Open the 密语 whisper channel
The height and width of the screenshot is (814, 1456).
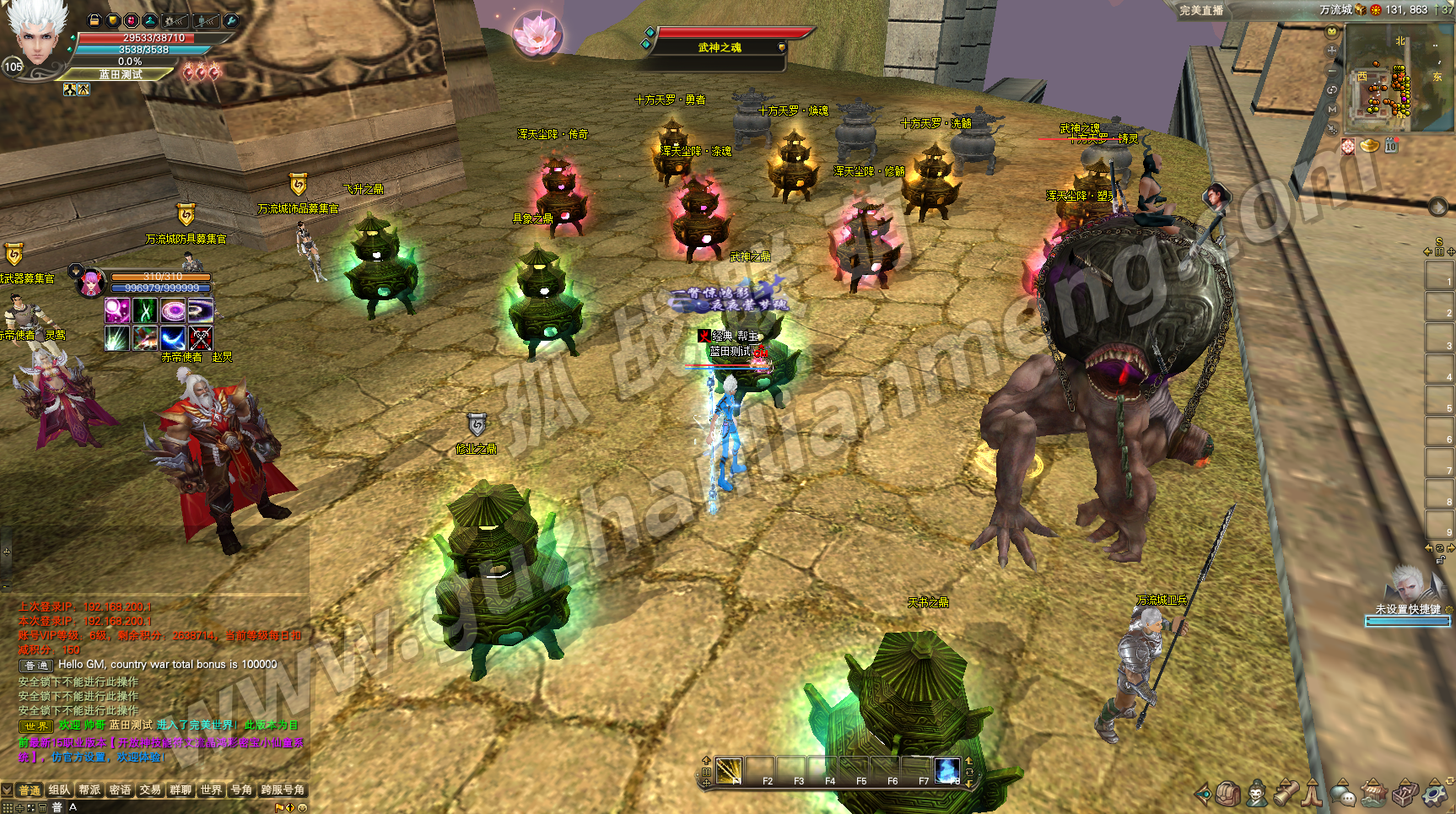click(120, 790)
